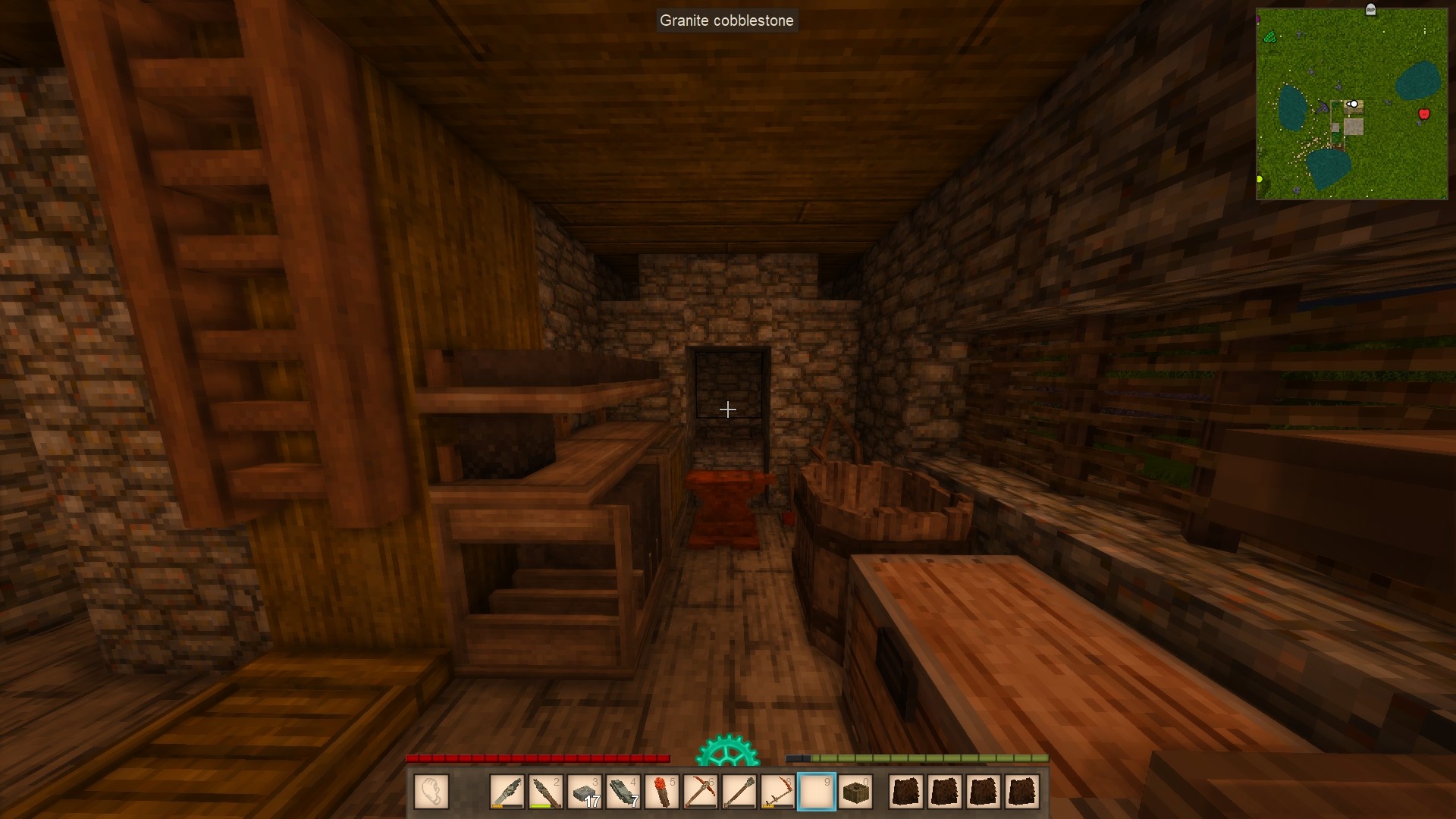The height and width of the screenshot is (819, 1456).
Task: Open the minimap
Action: click(x=1351, y=104)
